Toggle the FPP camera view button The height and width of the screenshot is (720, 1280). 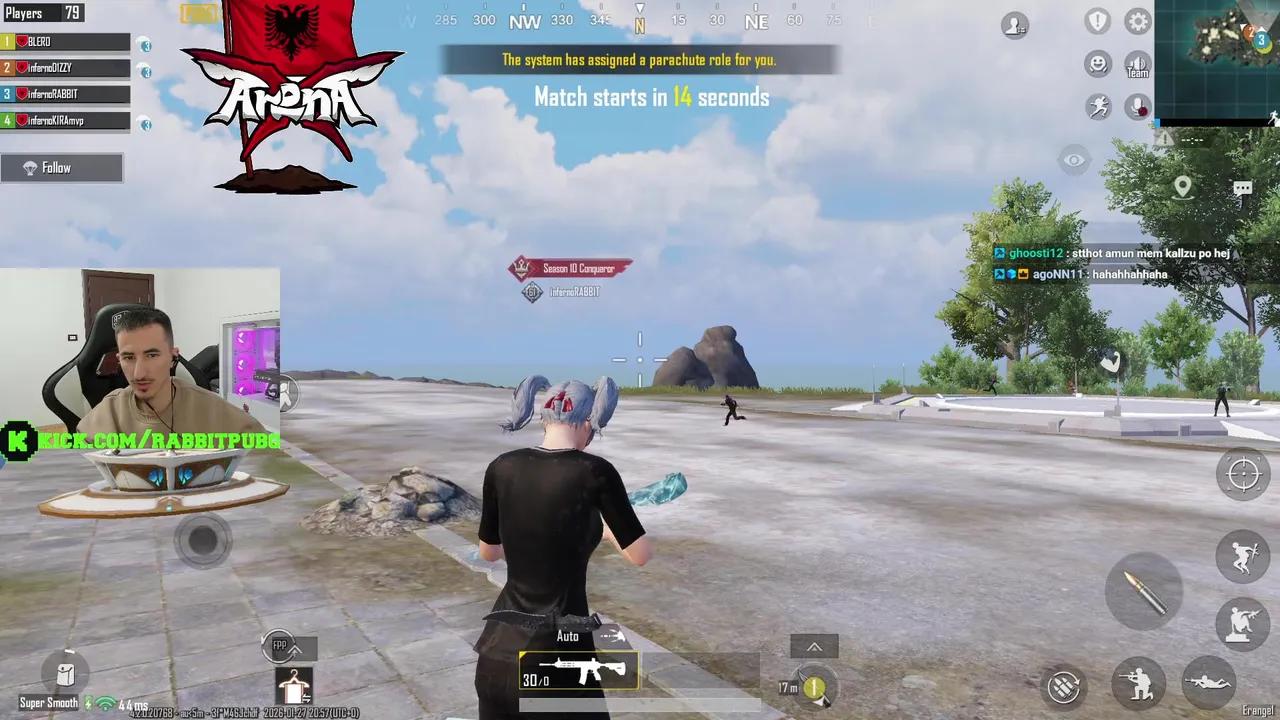278,647
